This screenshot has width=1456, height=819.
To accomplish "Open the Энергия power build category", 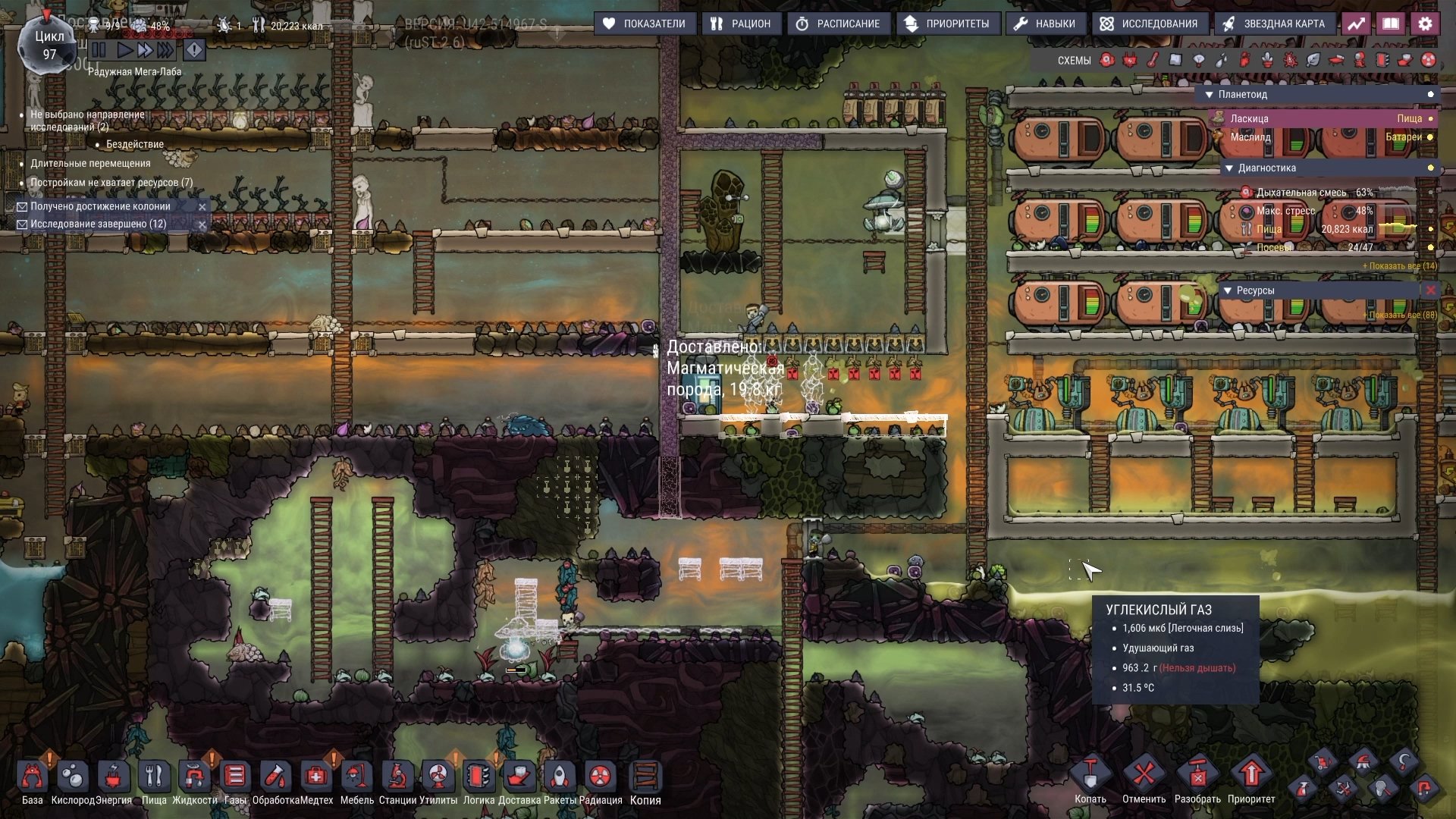I will [114, 777].
